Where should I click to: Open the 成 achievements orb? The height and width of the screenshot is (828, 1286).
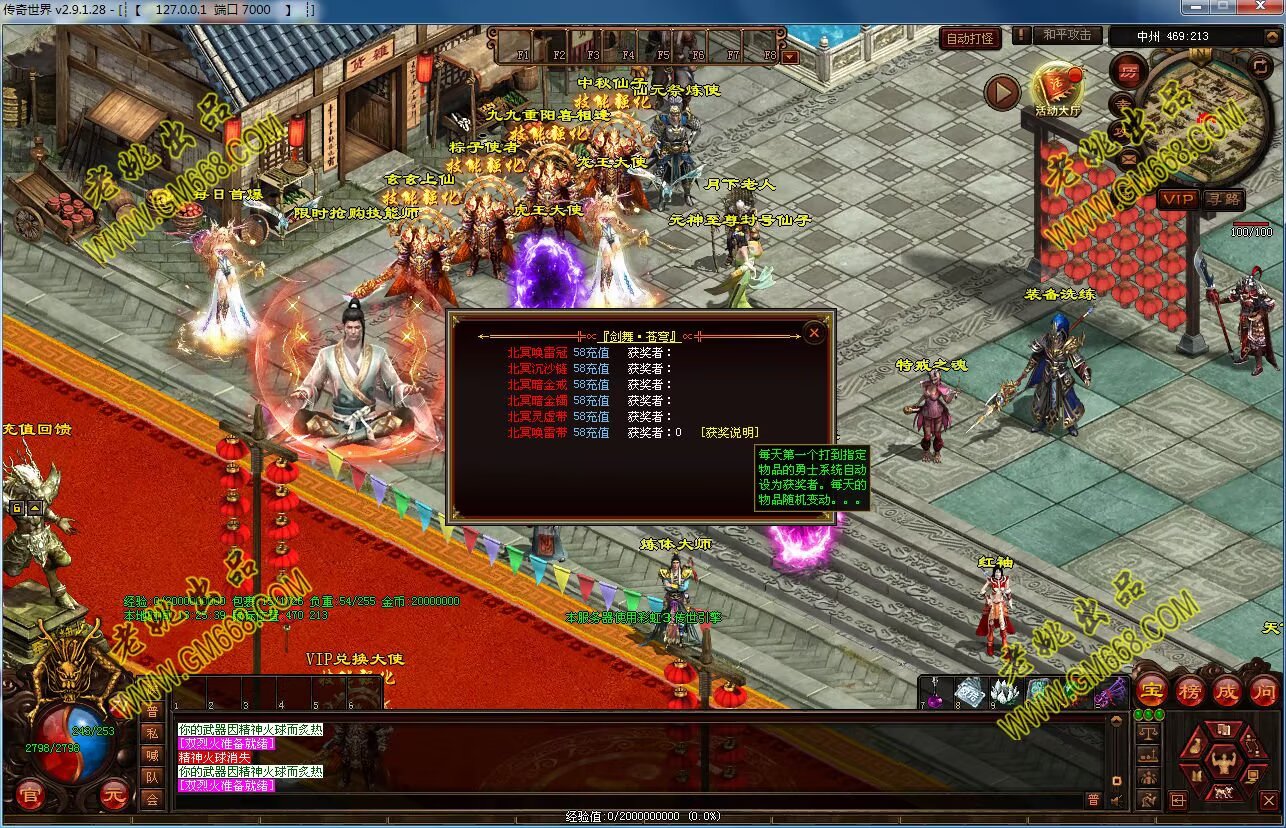pyautogui.click(x=1227, y=689)
